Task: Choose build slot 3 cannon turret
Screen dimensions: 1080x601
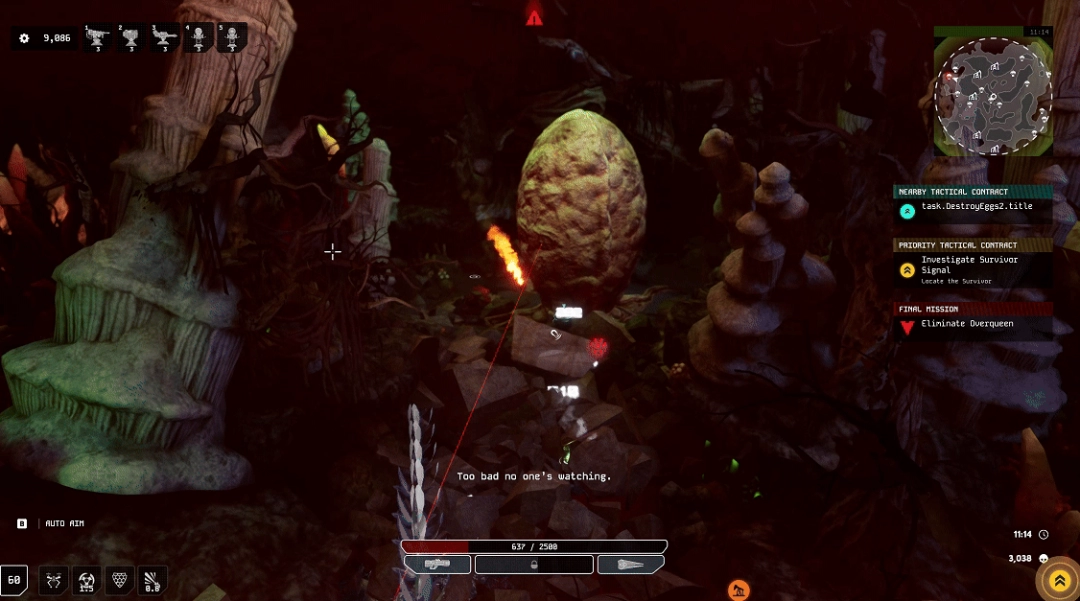Action: click(165, 39)
